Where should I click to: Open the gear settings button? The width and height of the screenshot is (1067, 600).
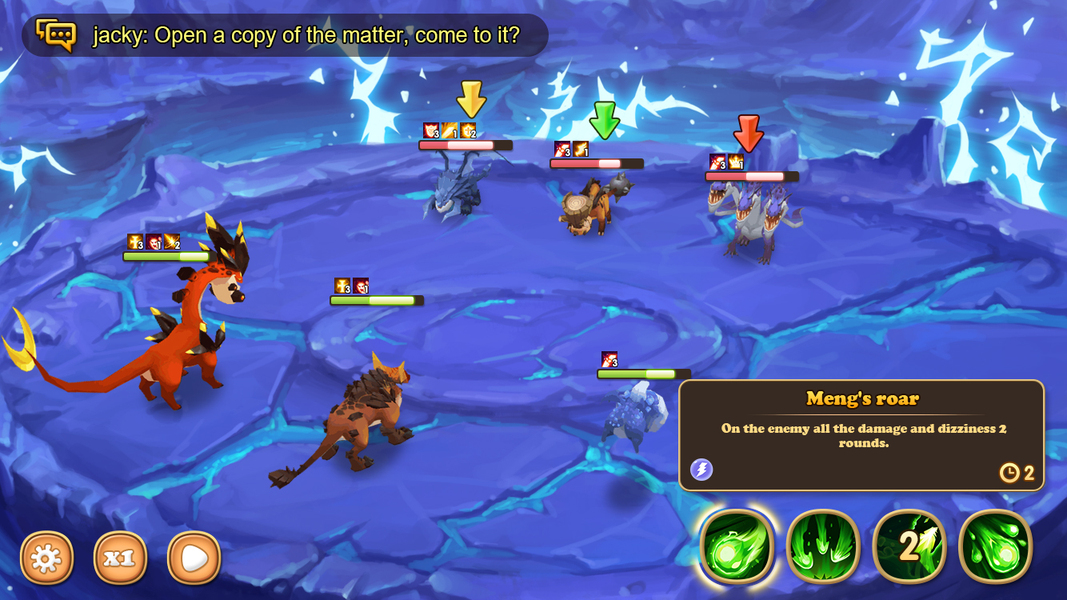47,557
